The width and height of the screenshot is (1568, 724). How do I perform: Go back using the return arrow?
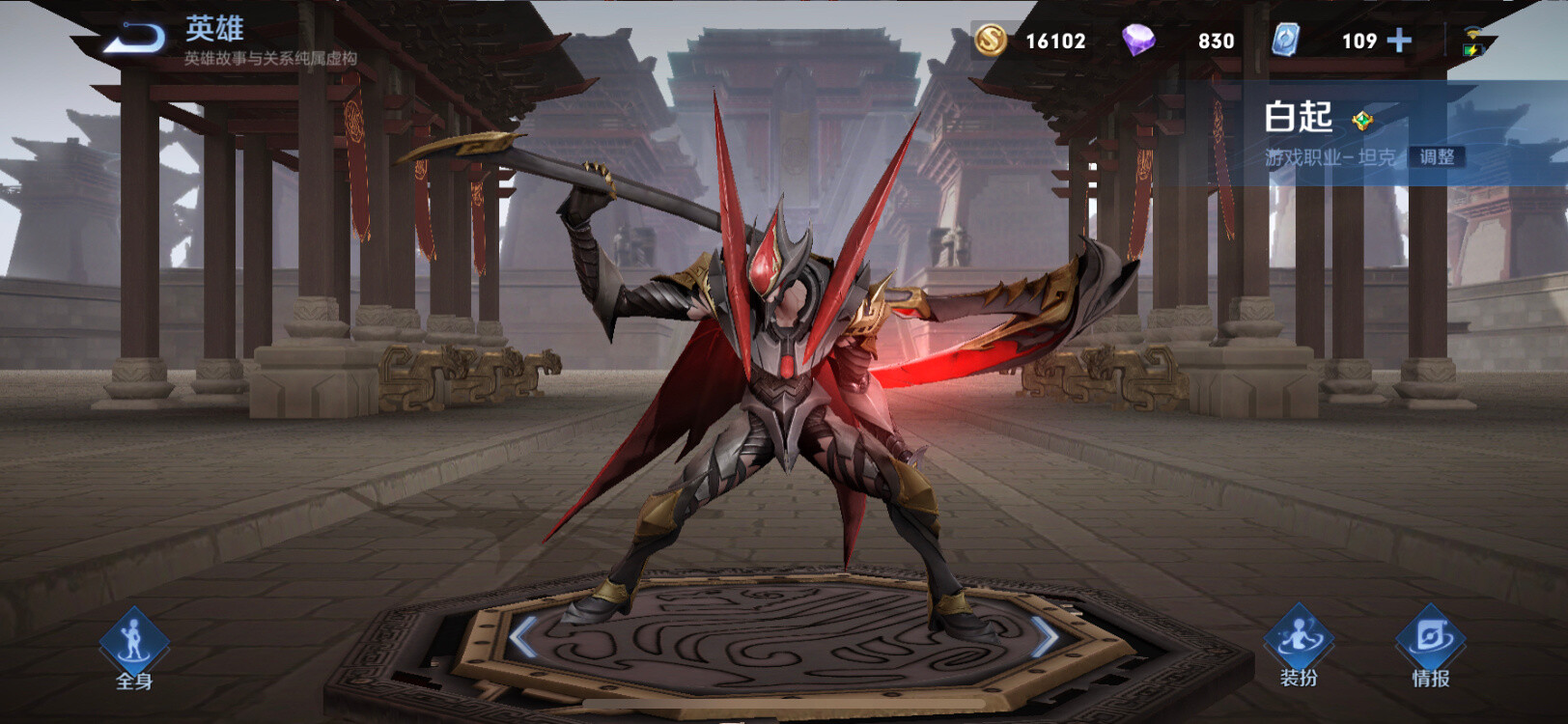click(x=135, y=39)
